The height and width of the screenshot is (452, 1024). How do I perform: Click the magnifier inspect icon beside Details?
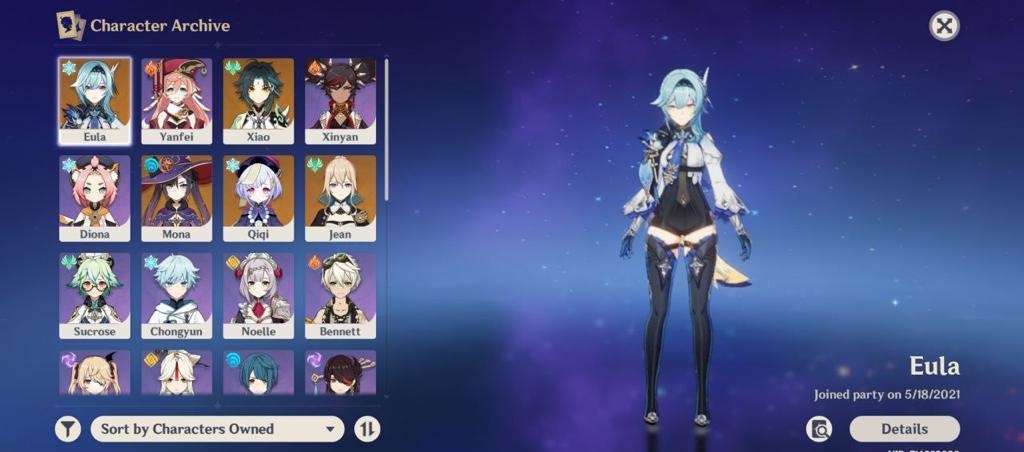(x=820, y=429)
